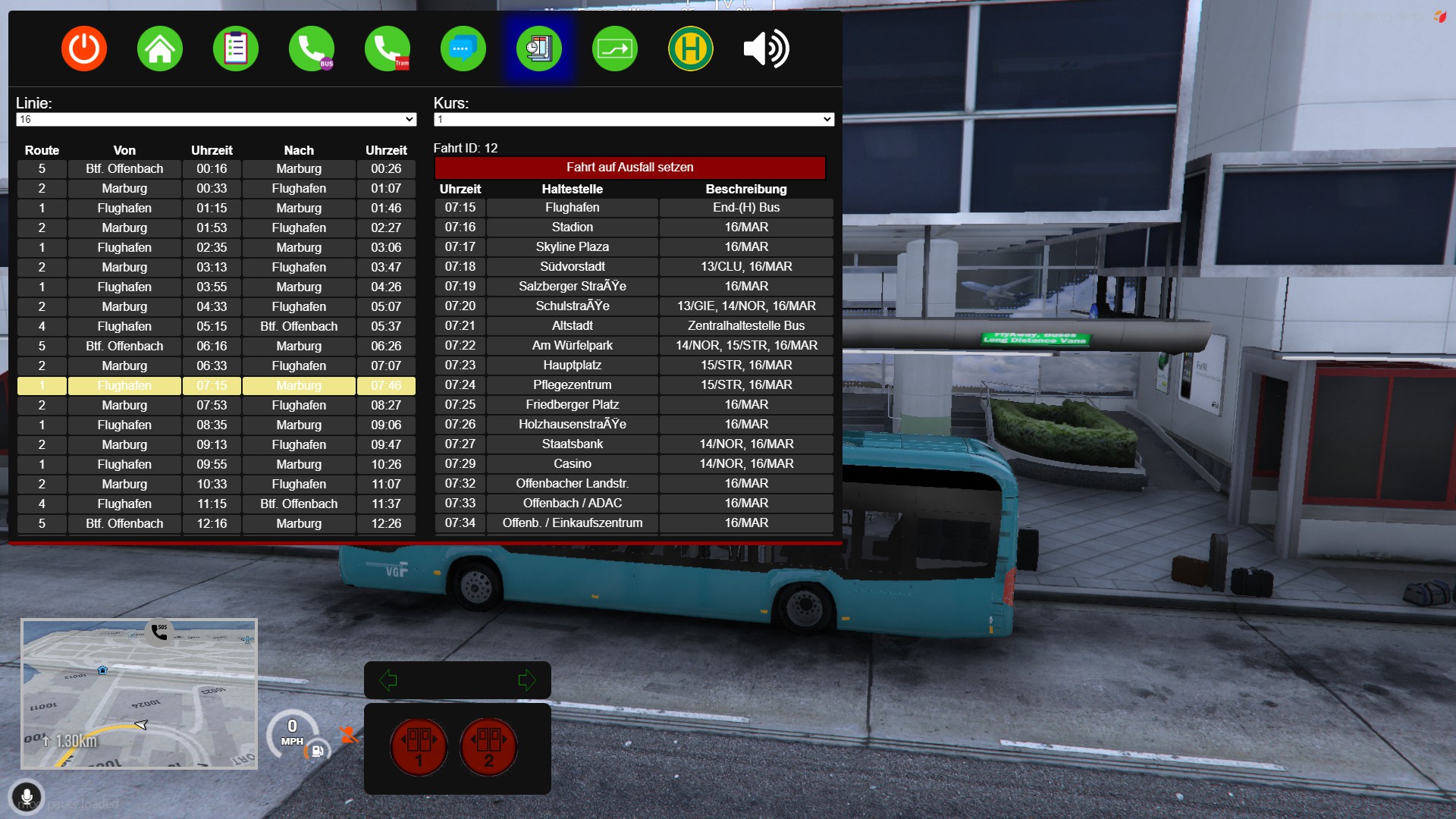Image resolution: width=1456 pixels, height=819 pixels.
Task: Open the green home screen icon
Action: point(160,49)
